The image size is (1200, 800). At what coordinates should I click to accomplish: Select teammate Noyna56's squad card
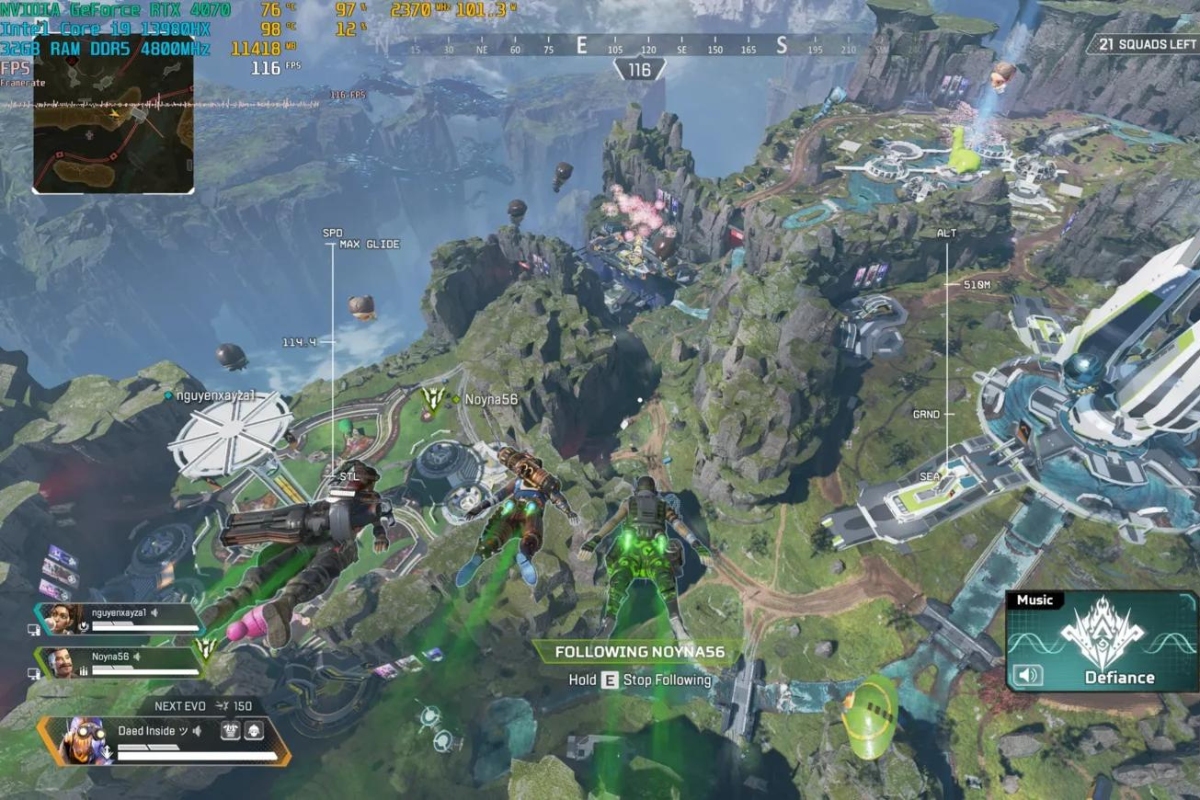coord(118,662)
